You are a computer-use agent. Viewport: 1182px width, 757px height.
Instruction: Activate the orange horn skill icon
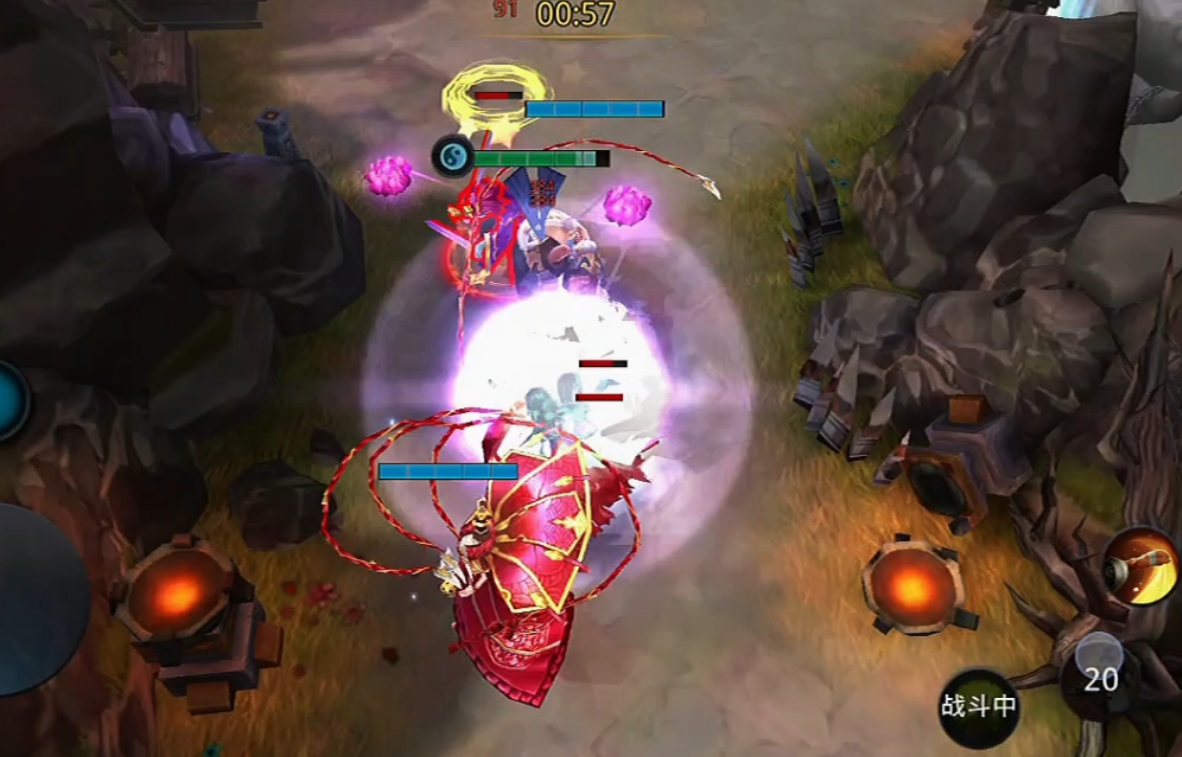point(1143,567)
